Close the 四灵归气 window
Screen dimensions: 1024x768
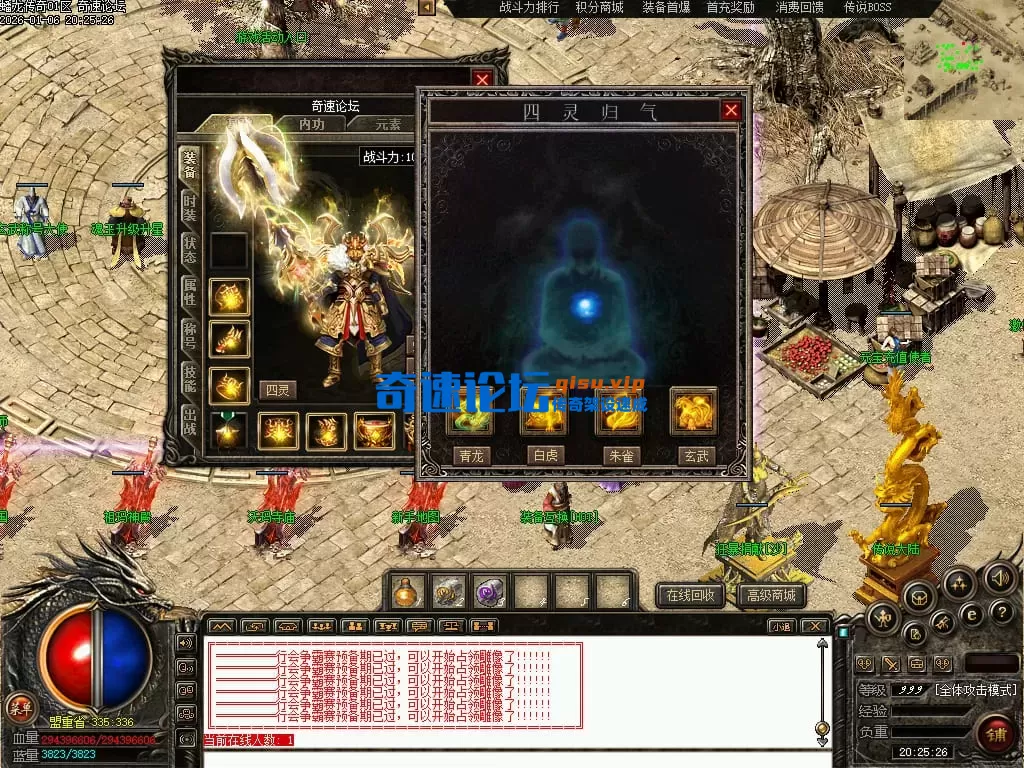731,110
